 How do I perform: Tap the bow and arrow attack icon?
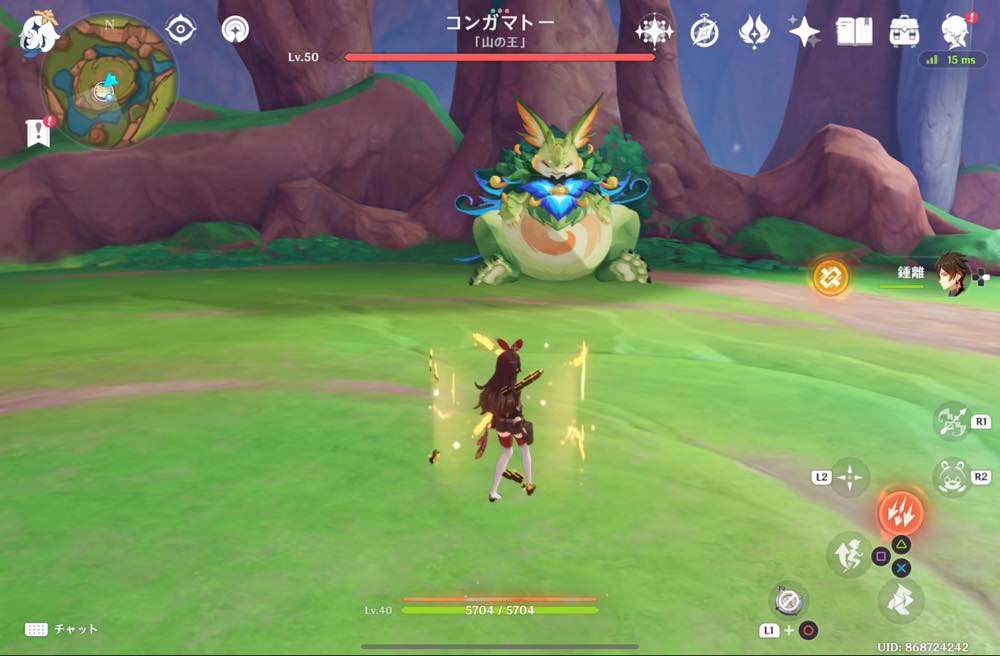point(951,421)
